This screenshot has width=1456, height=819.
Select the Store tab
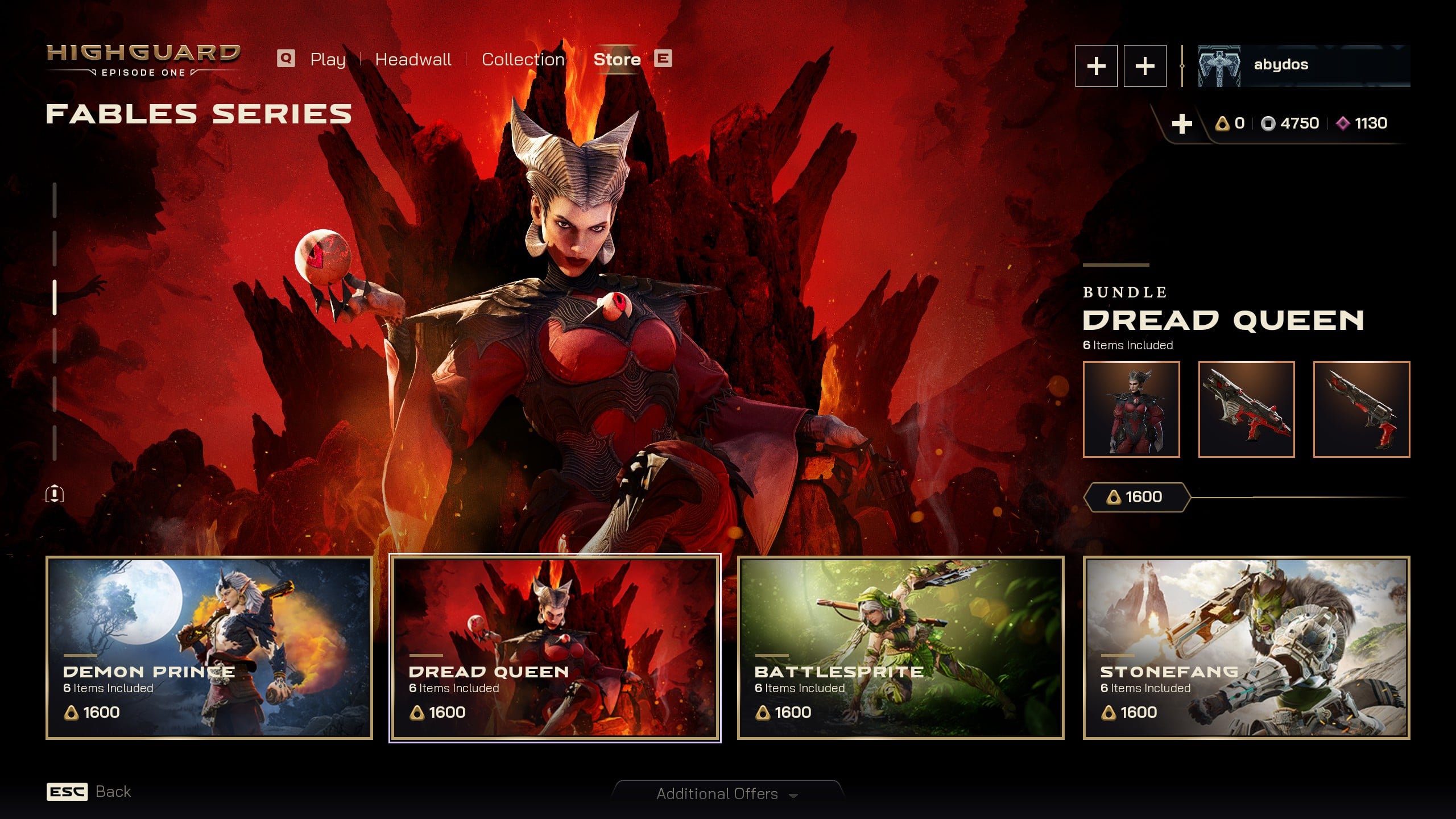617,59
